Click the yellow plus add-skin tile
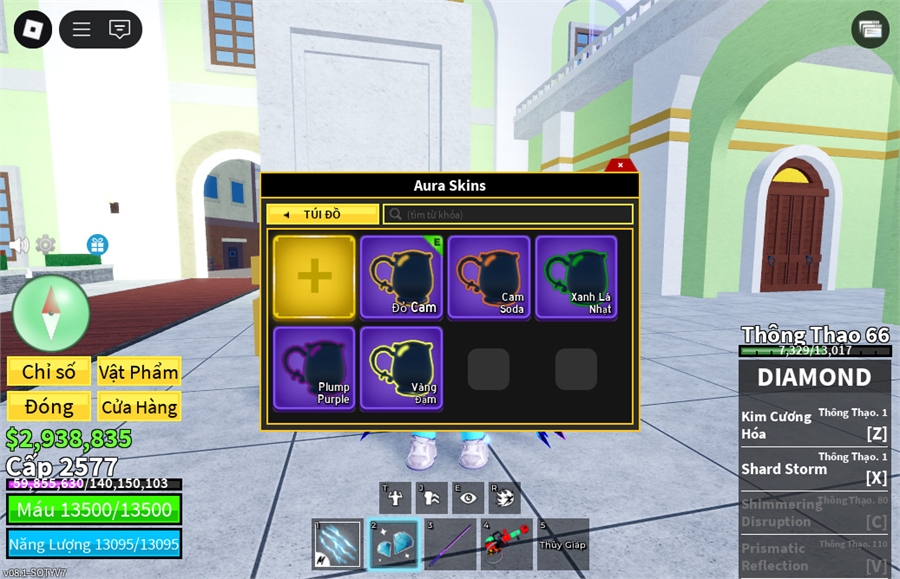This screenshot has width=900, height=579. pyautogui.click(x=314, y=277)
